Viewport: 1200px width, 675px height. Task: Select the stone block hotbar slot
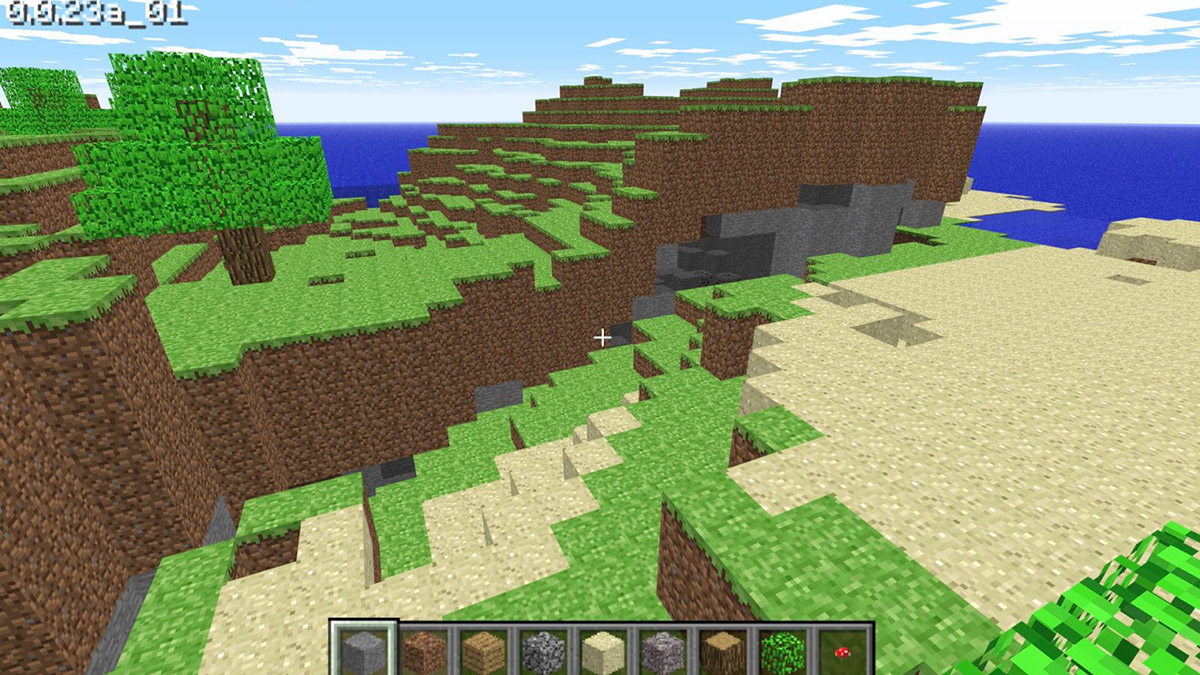pyautogui.click(x=364, y=651)
